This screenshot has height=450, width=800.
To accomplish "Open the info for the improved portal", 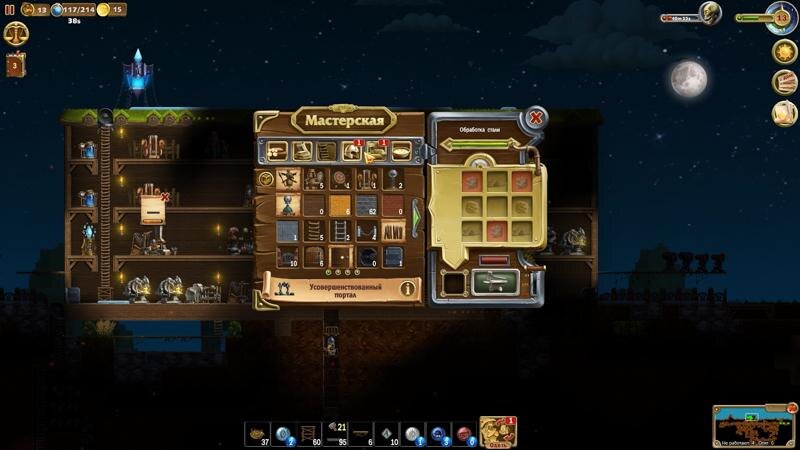I will 407,289.
